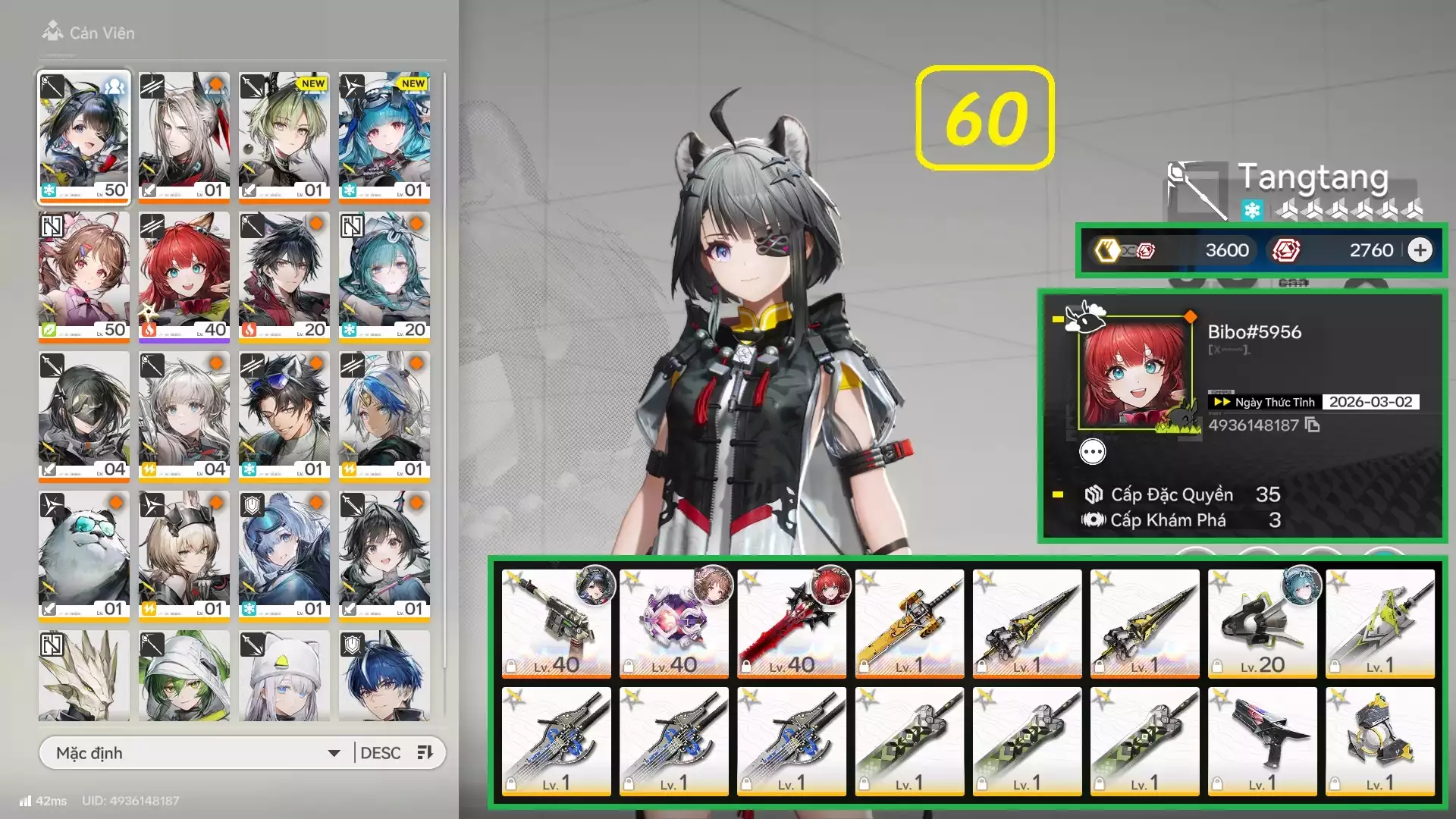Screen dimensions: 1456x819
Task: Pick the blue-haired goggles operator marked NEW
Action: [384, 137]
